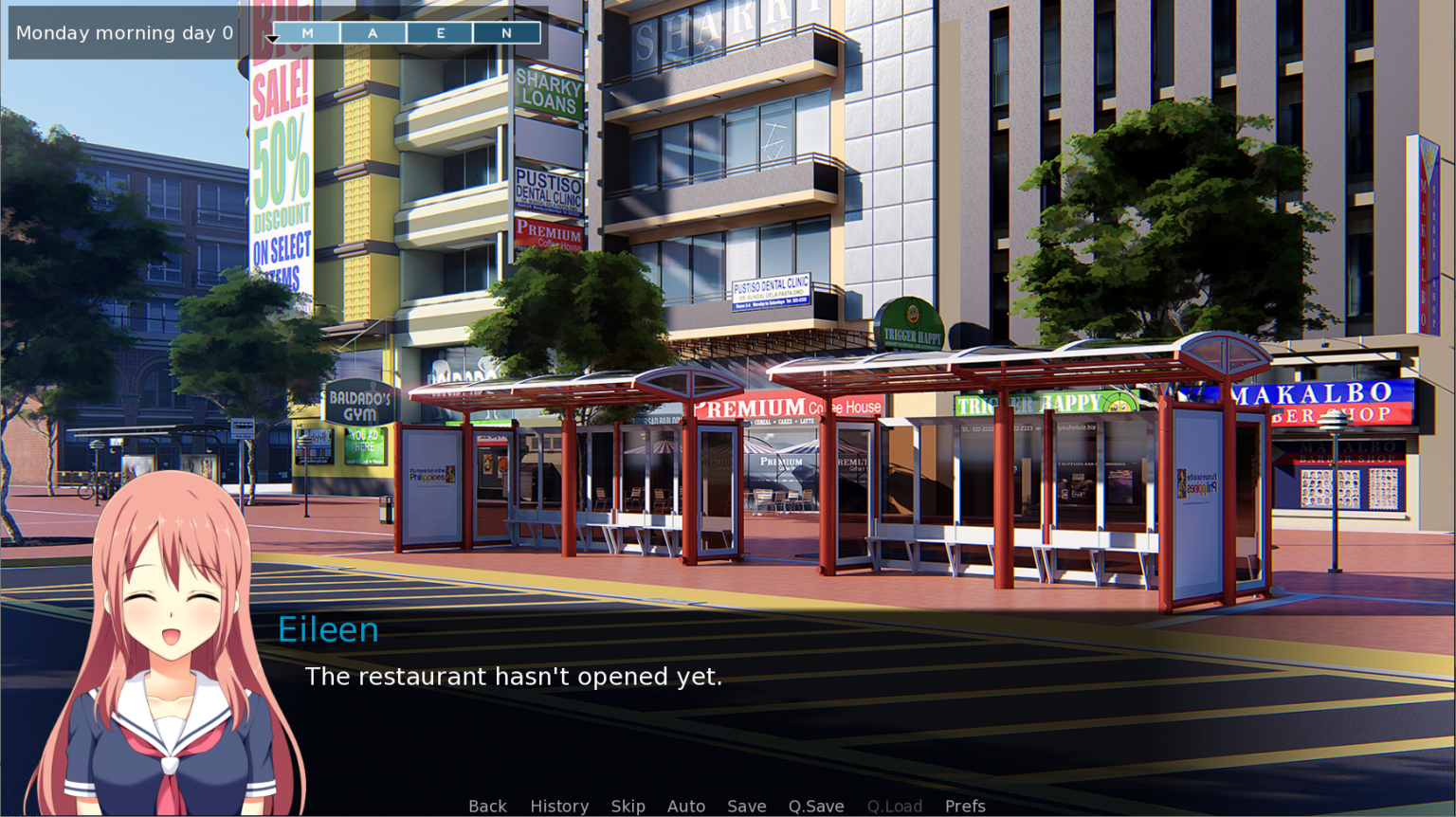This screenshot has height=817, width=1456.
Task: Click Back to rewind dialogue
Action: click(x=487, y=806)
